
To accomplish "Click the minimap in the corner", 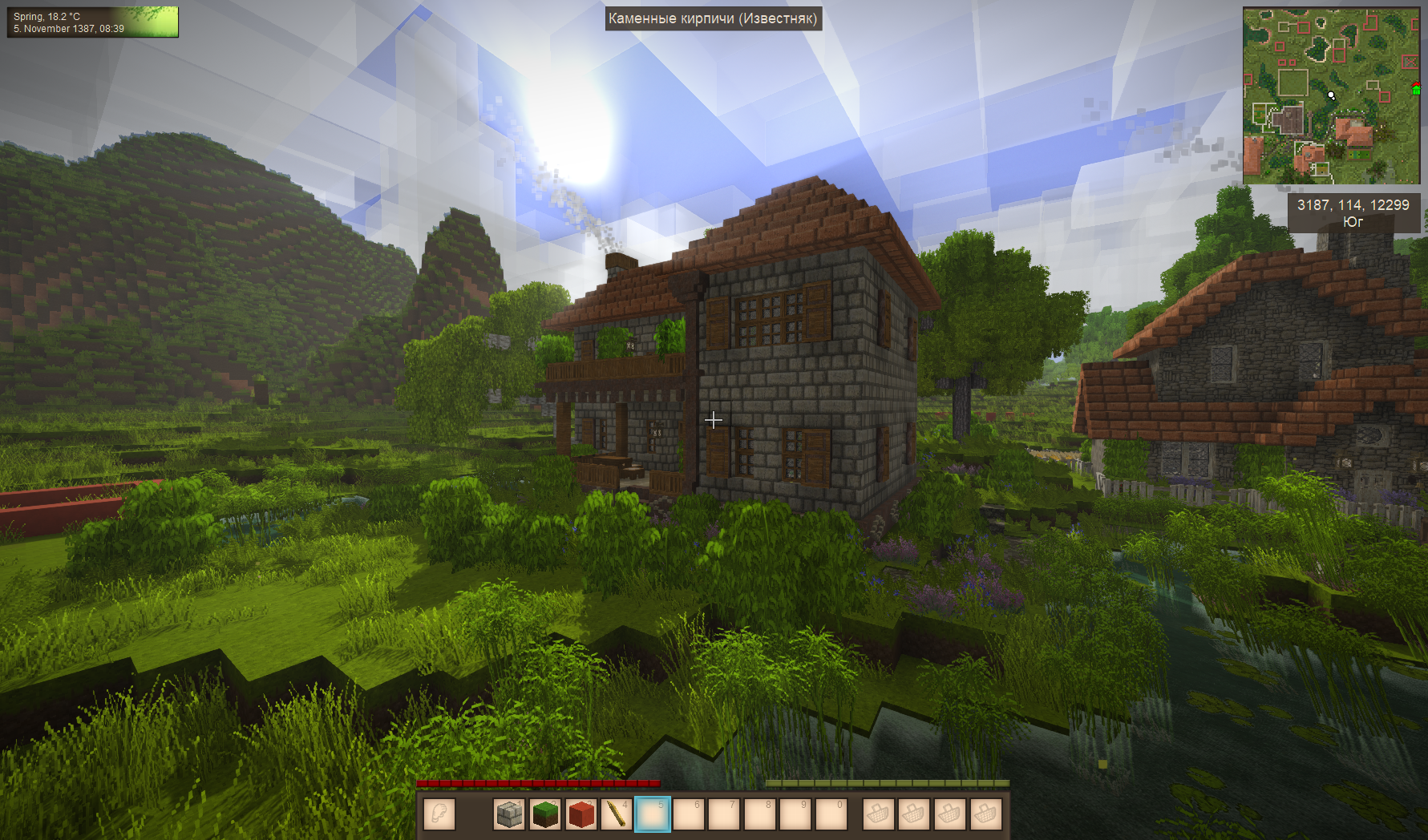I will 1330,95.
